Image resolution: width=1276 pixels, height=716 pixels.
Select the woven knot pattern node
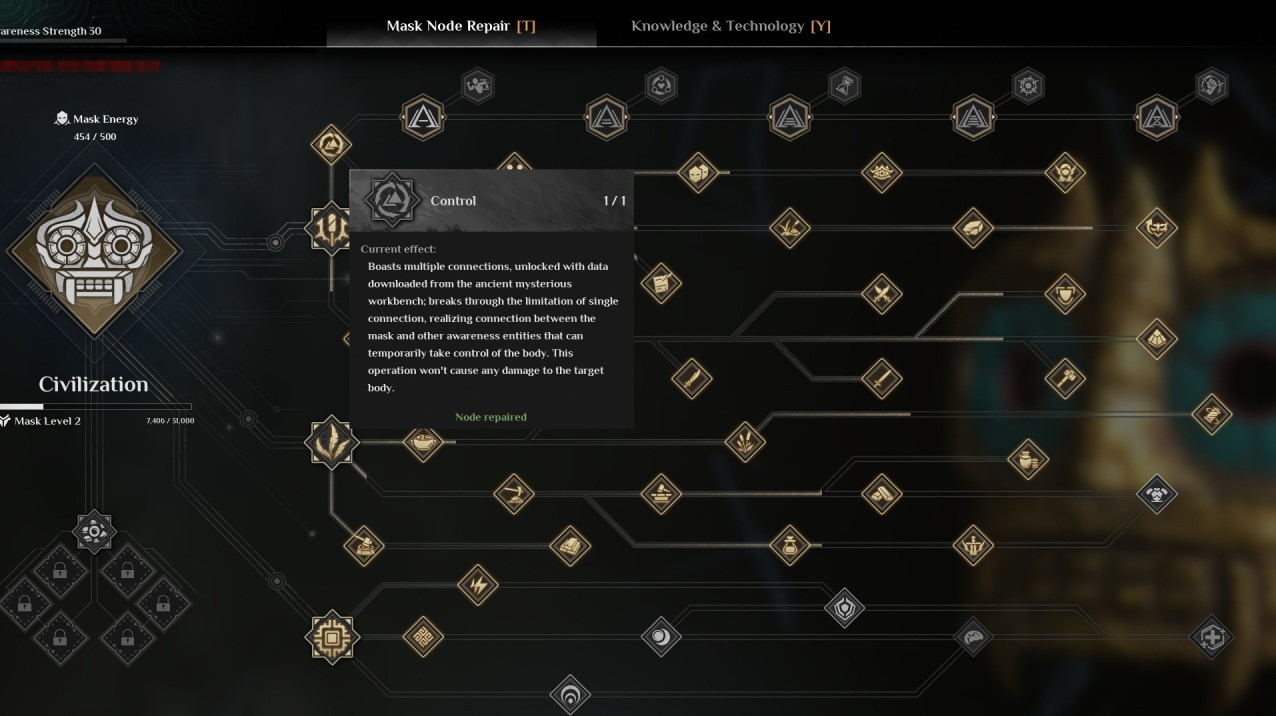click(x=423, y=636)
